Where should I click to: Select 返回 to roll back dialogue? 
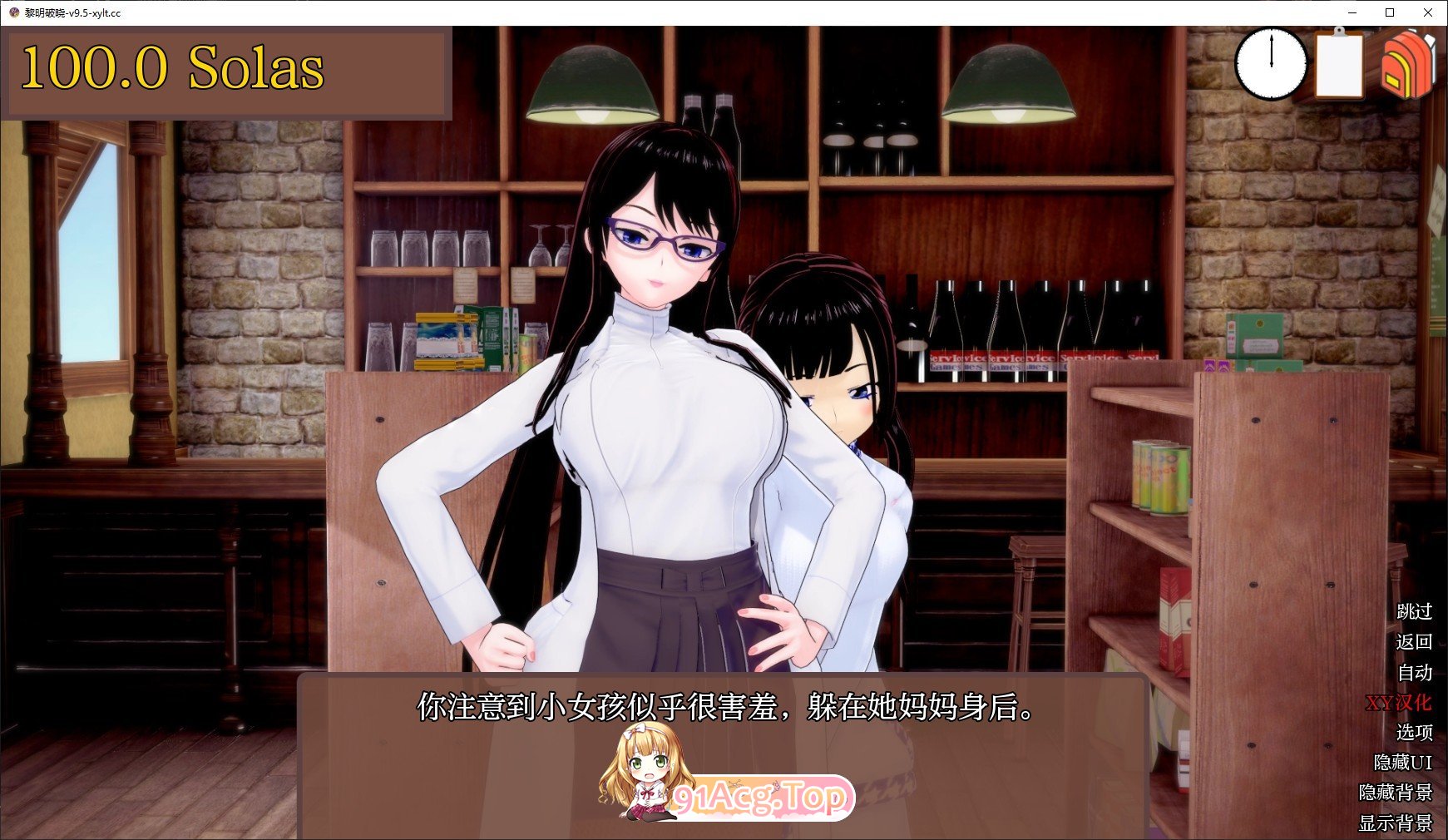click(1415, 642)
